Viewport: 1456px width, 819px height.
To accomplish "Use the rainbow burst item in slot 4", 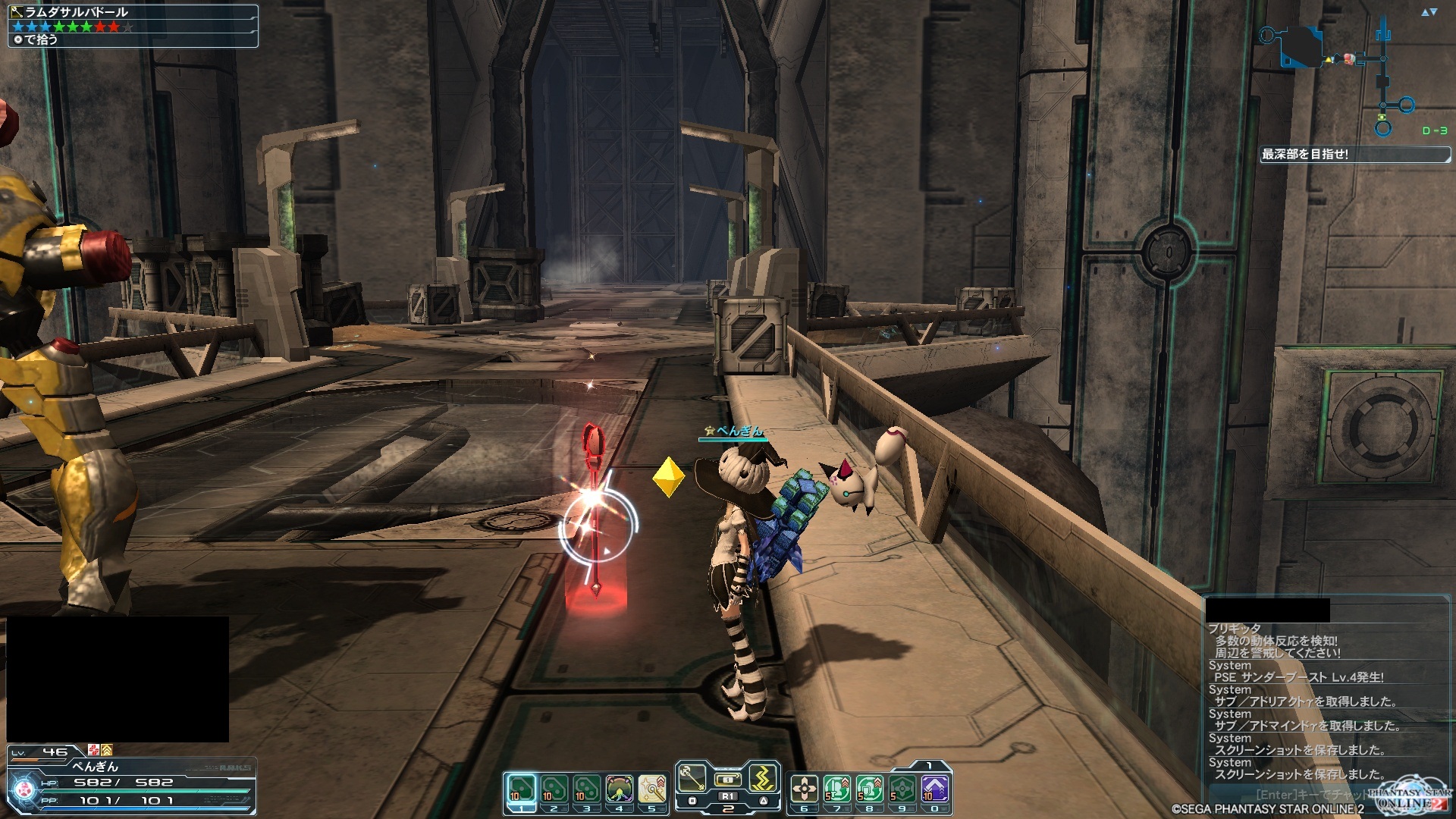I will [620, 789].
